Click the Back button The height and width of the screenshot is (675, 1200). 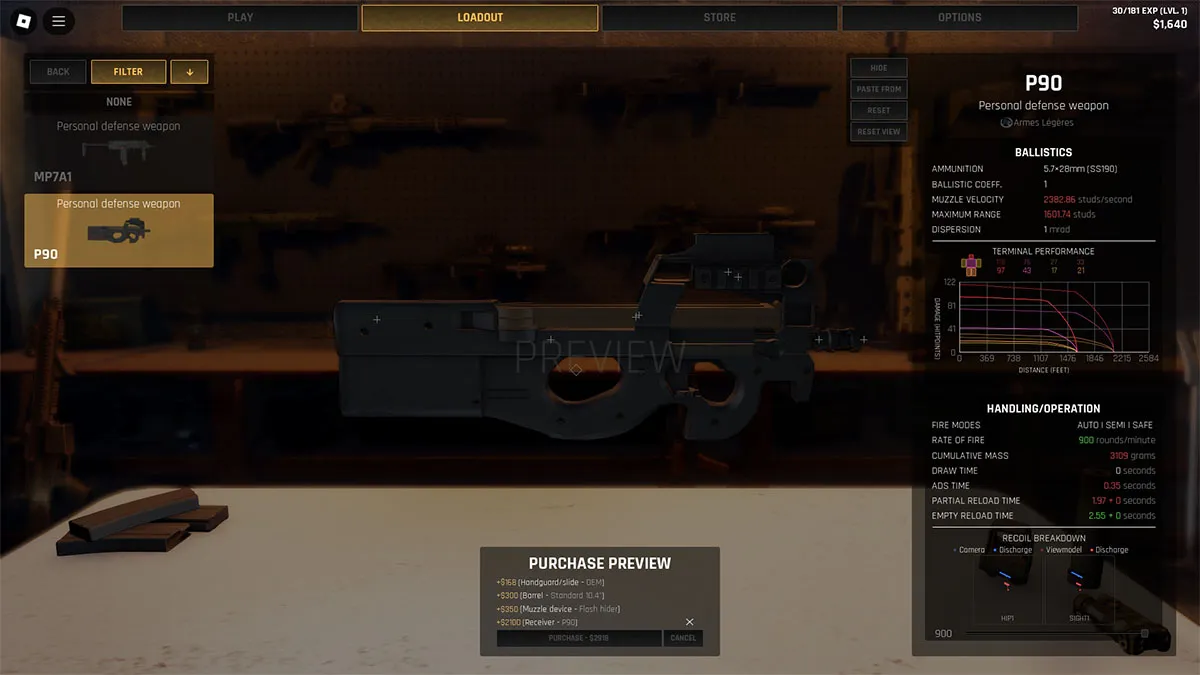(58, 72)
